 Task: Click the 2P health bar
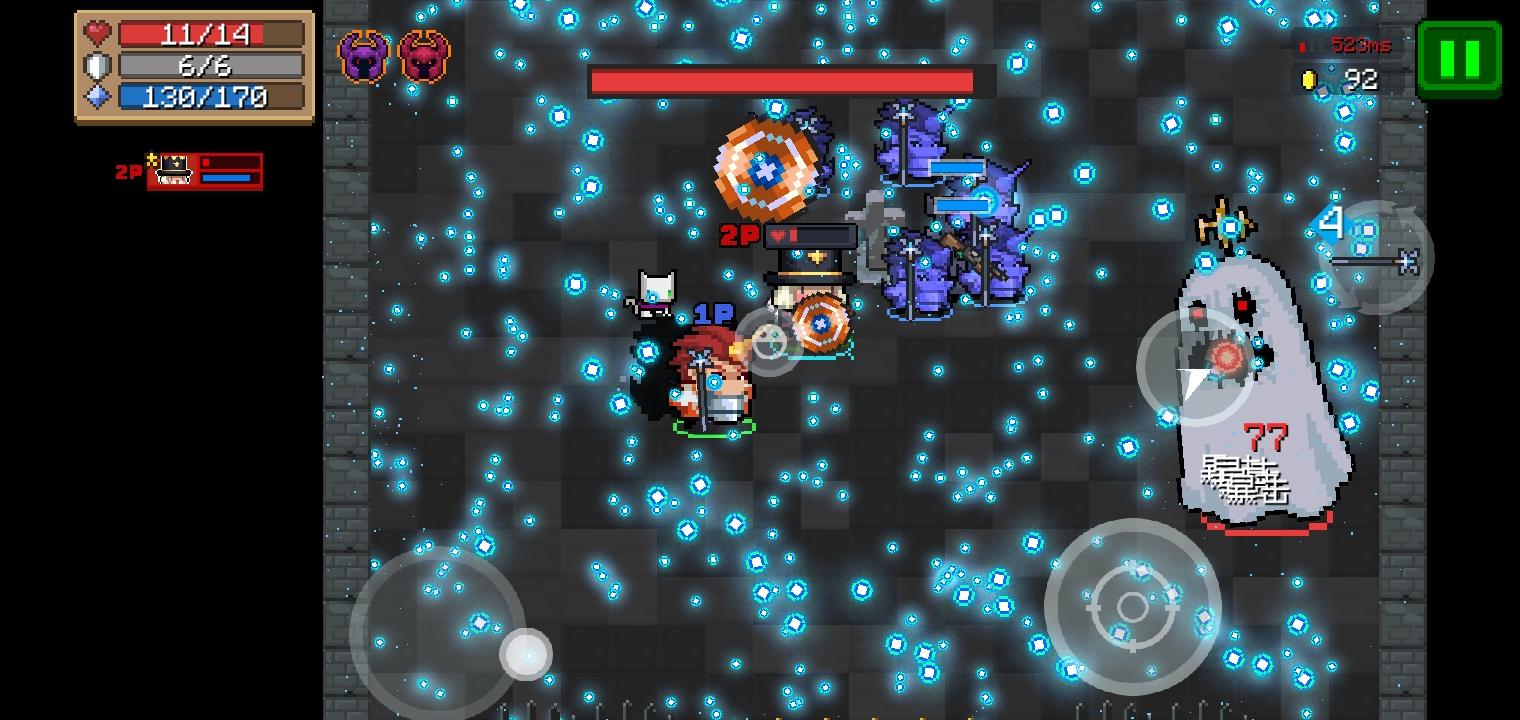point(230,162)
